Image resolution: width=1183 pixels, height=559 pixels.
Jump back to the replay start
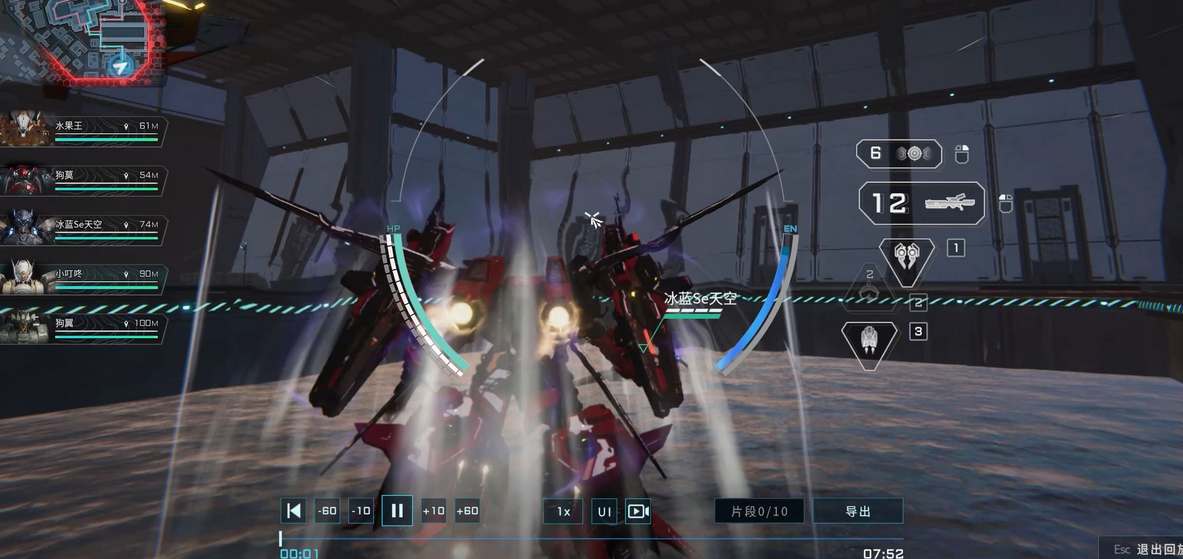point(293,511)
